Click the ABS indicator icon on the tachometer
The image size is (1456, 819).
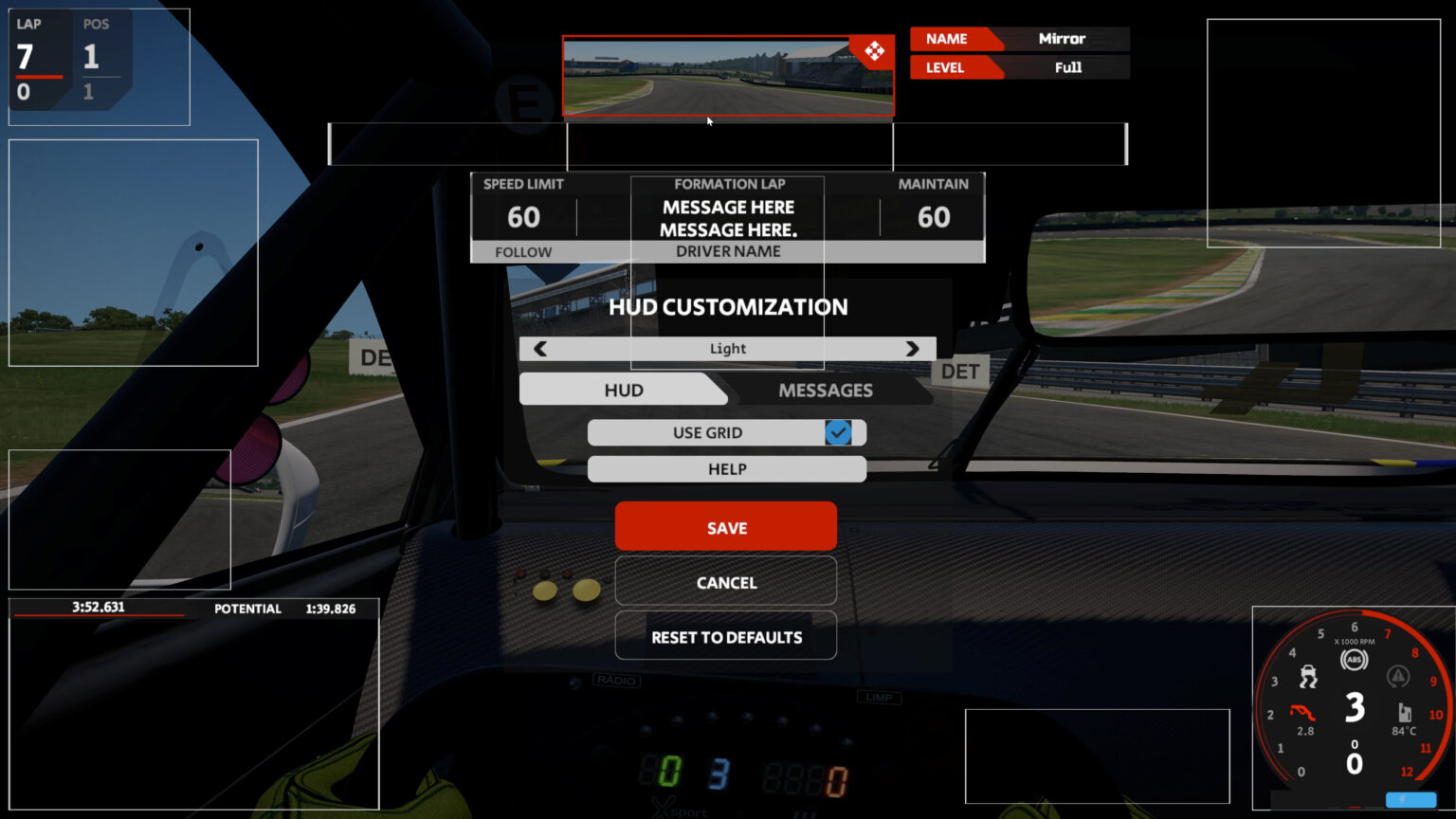1356,659
